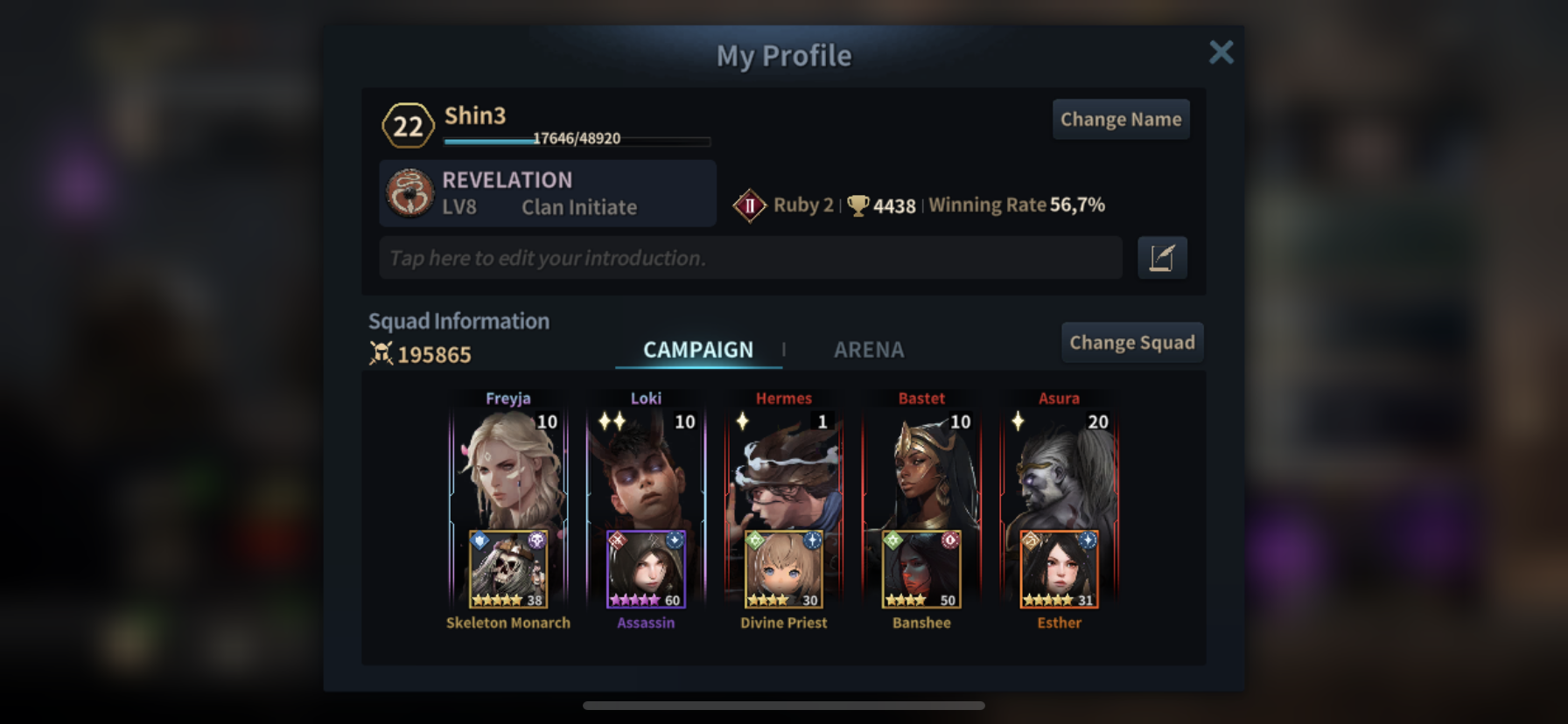This screenshot has width=1568, height=724.
Task: Select the Campaign squad tab
Action: tap(697, 350)
